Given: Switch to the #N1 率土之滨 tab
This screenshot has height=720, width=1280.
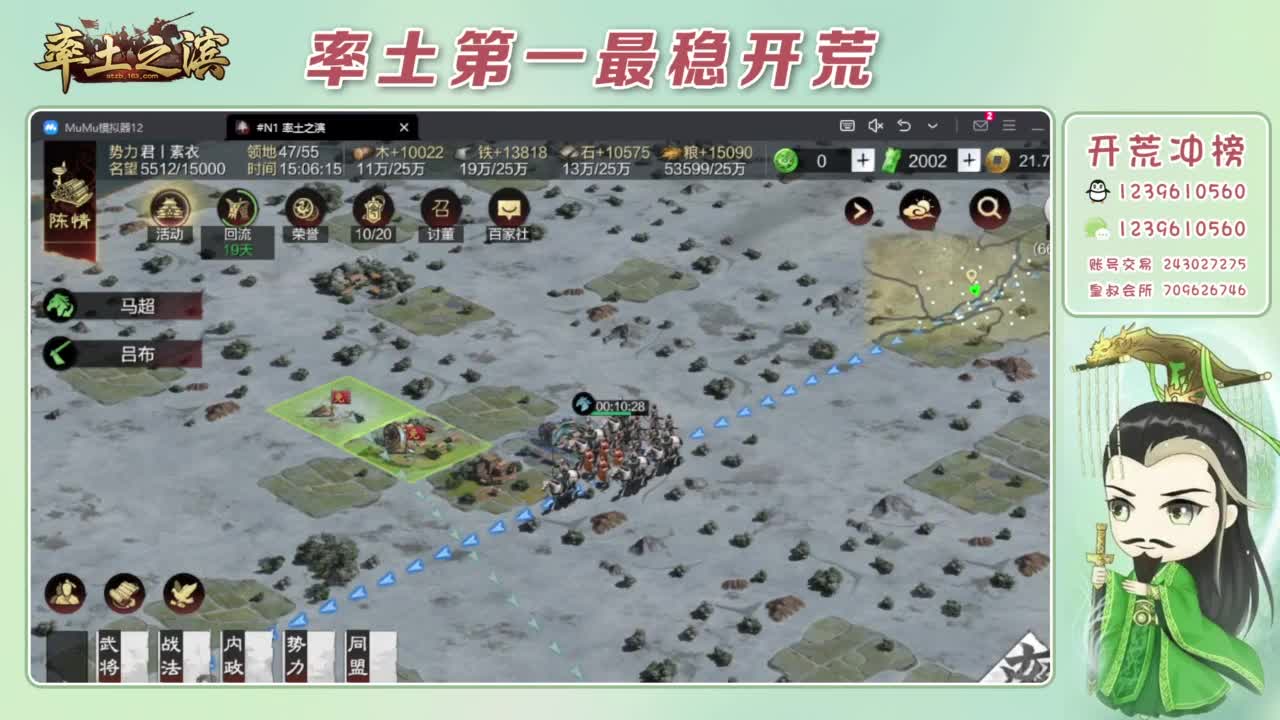Looking at the screenshot, I should point(300,127).
